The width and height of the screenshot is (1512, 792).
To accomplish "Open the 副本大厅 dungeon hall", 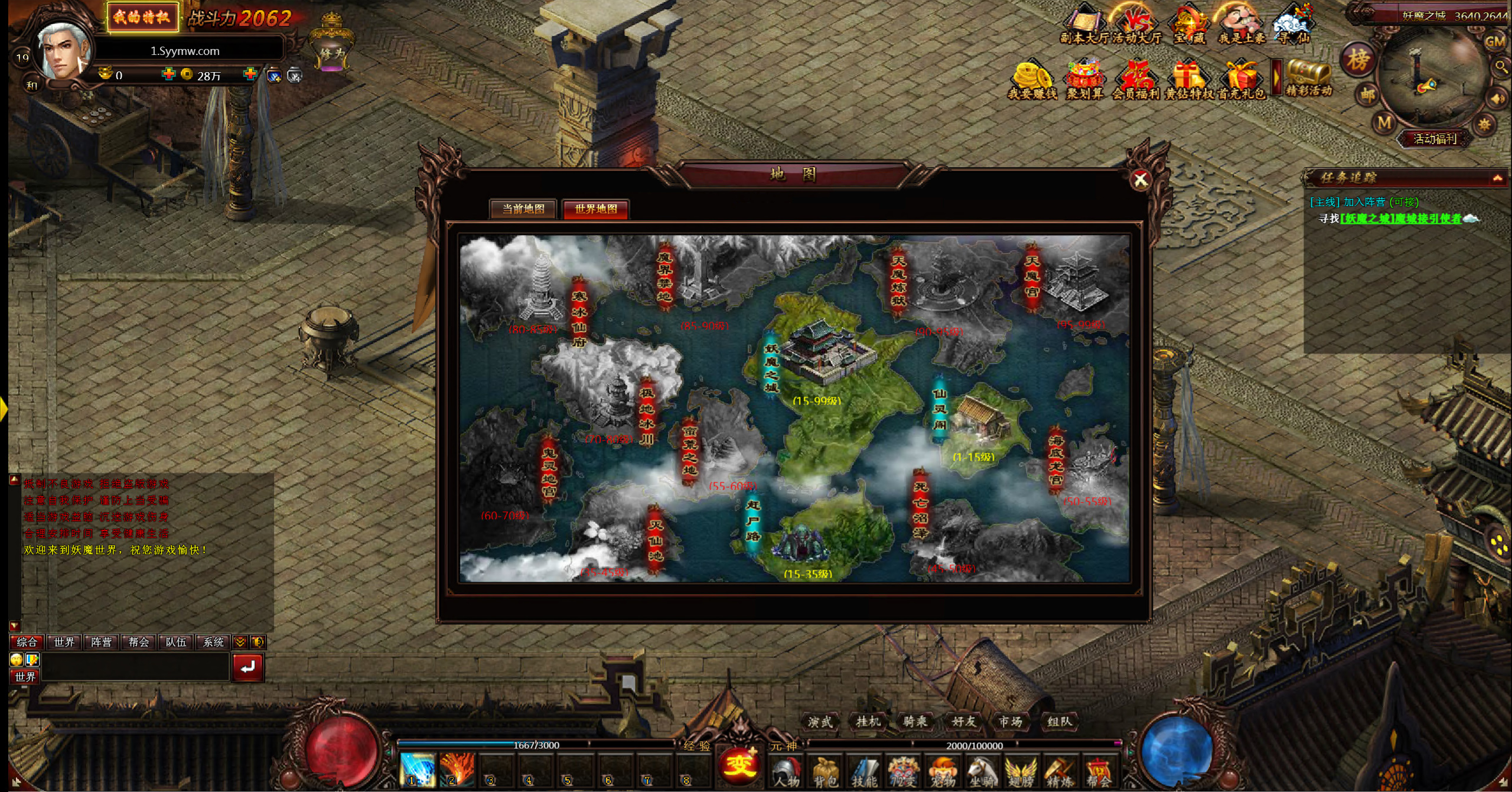I will click(x=1084, y=25).
